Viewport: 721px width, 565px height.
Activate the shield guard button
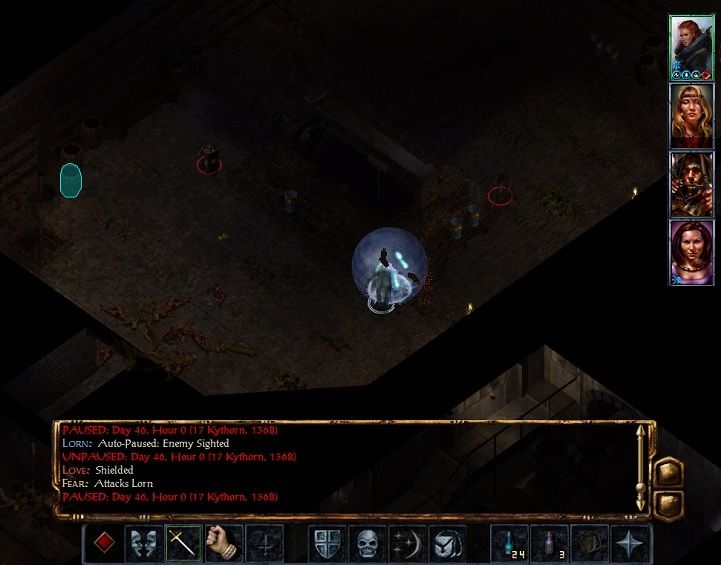[327, 543]
